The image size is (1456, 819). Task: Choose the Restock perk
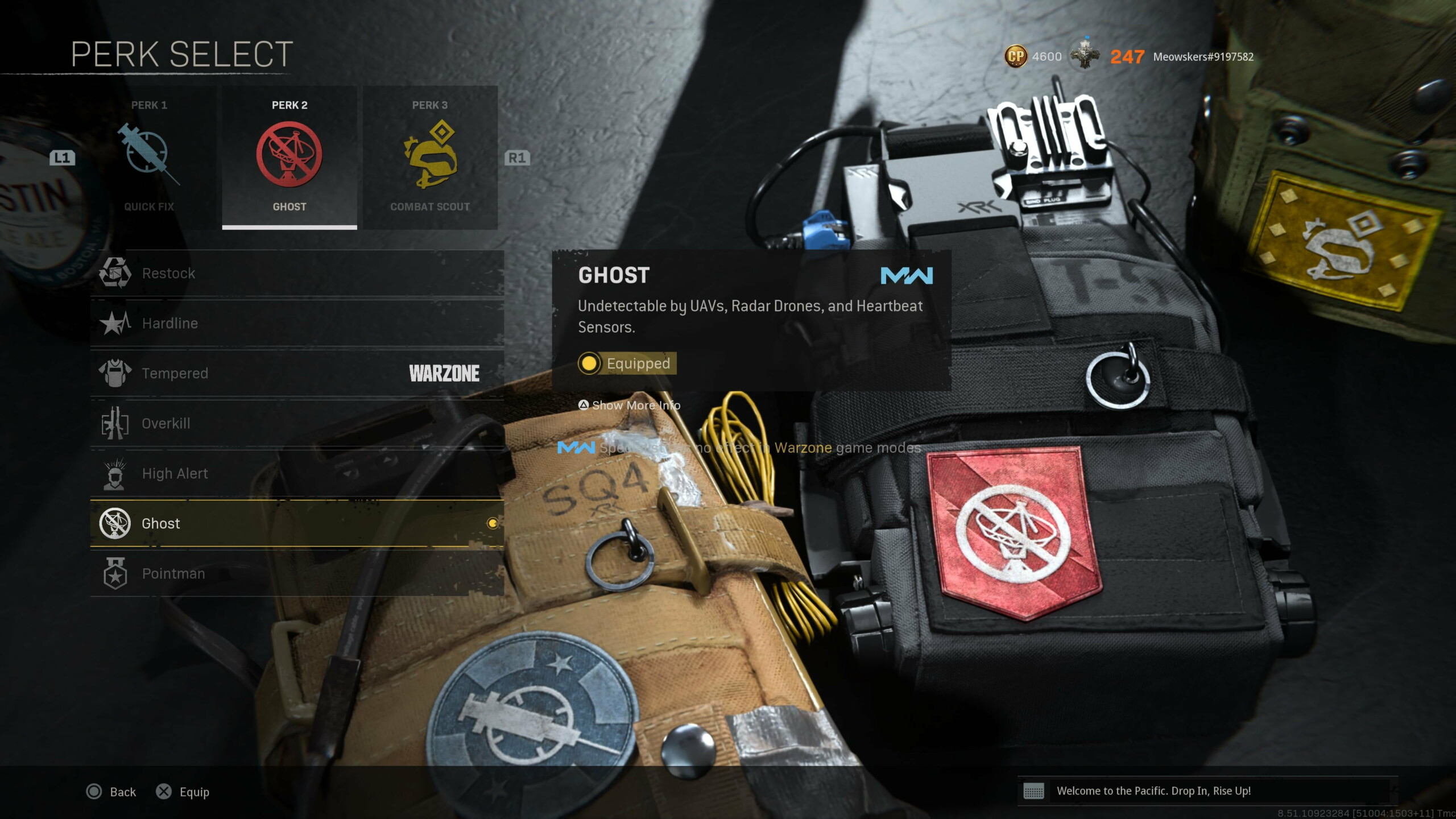(x=297, y=274)
